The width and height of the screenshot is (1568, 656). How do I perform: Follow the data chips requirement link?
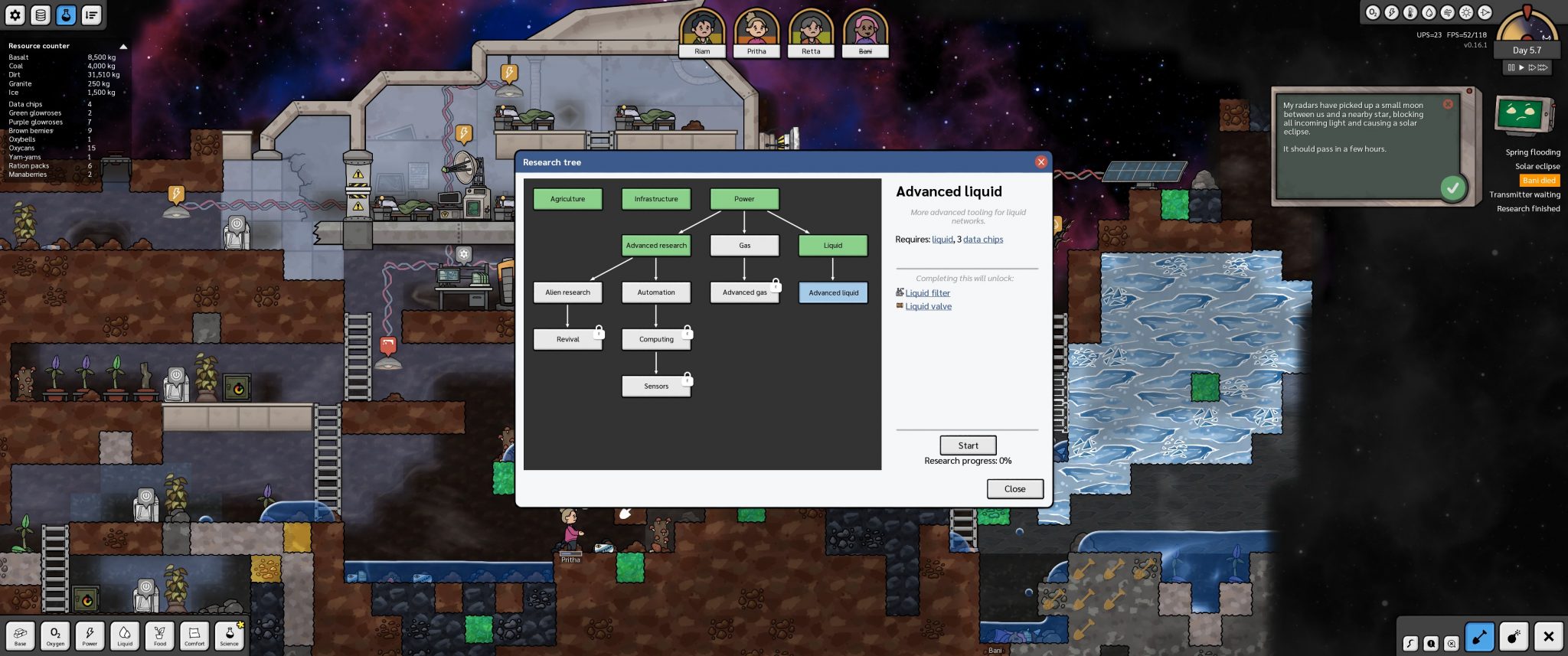(983, 240)
